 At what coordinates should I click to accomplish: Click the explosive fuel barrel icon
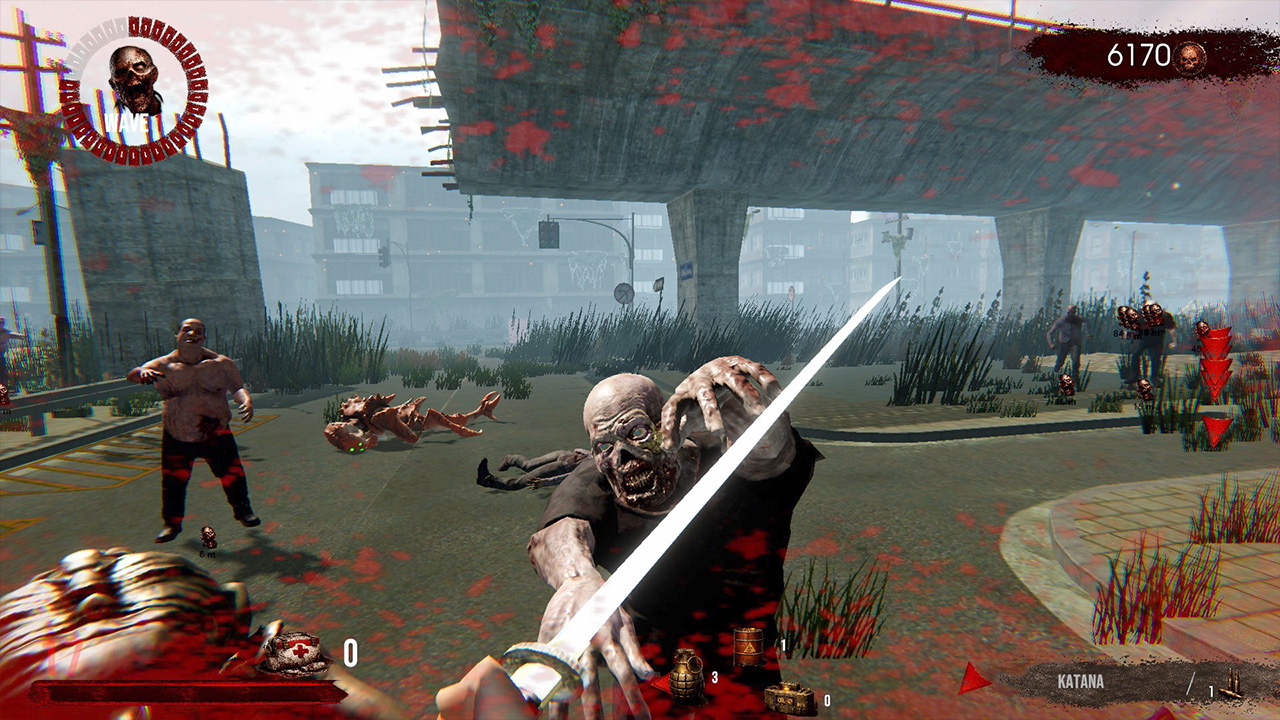pyautogui.click(x=748, y=646)
